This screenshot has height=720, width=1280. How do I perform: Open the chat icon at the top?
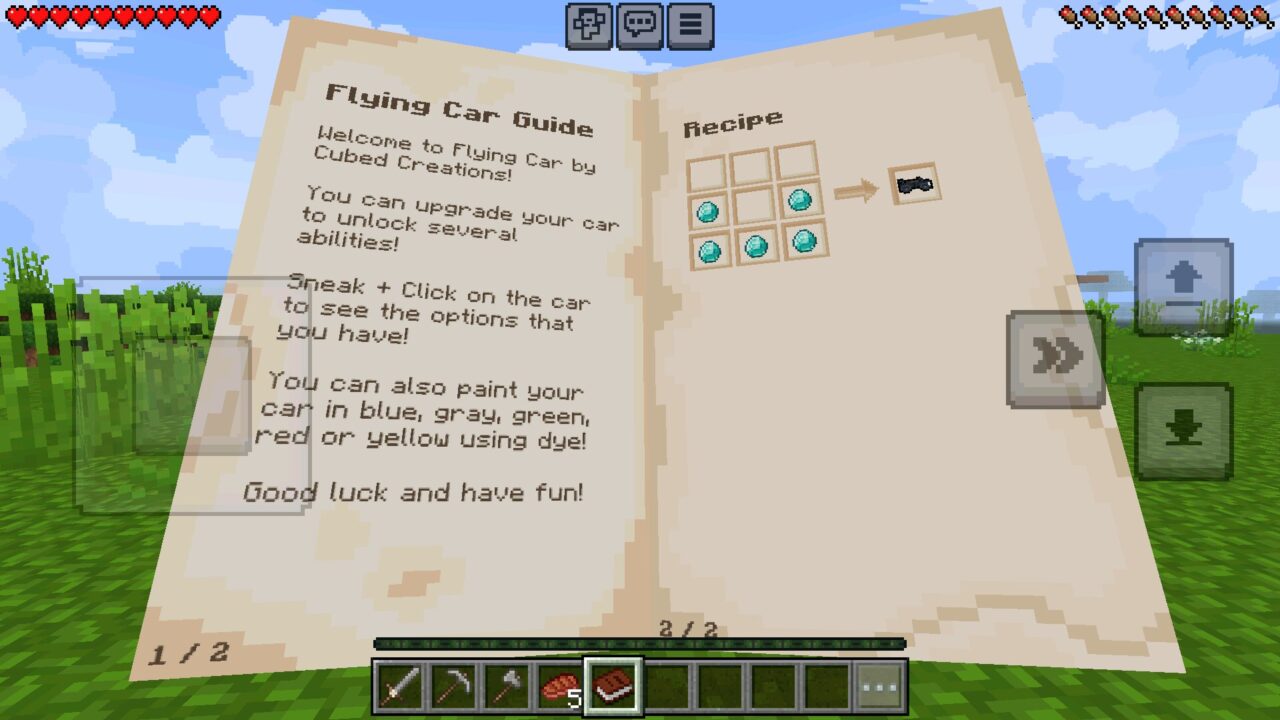pyautogui.click(x=640, y=25)
